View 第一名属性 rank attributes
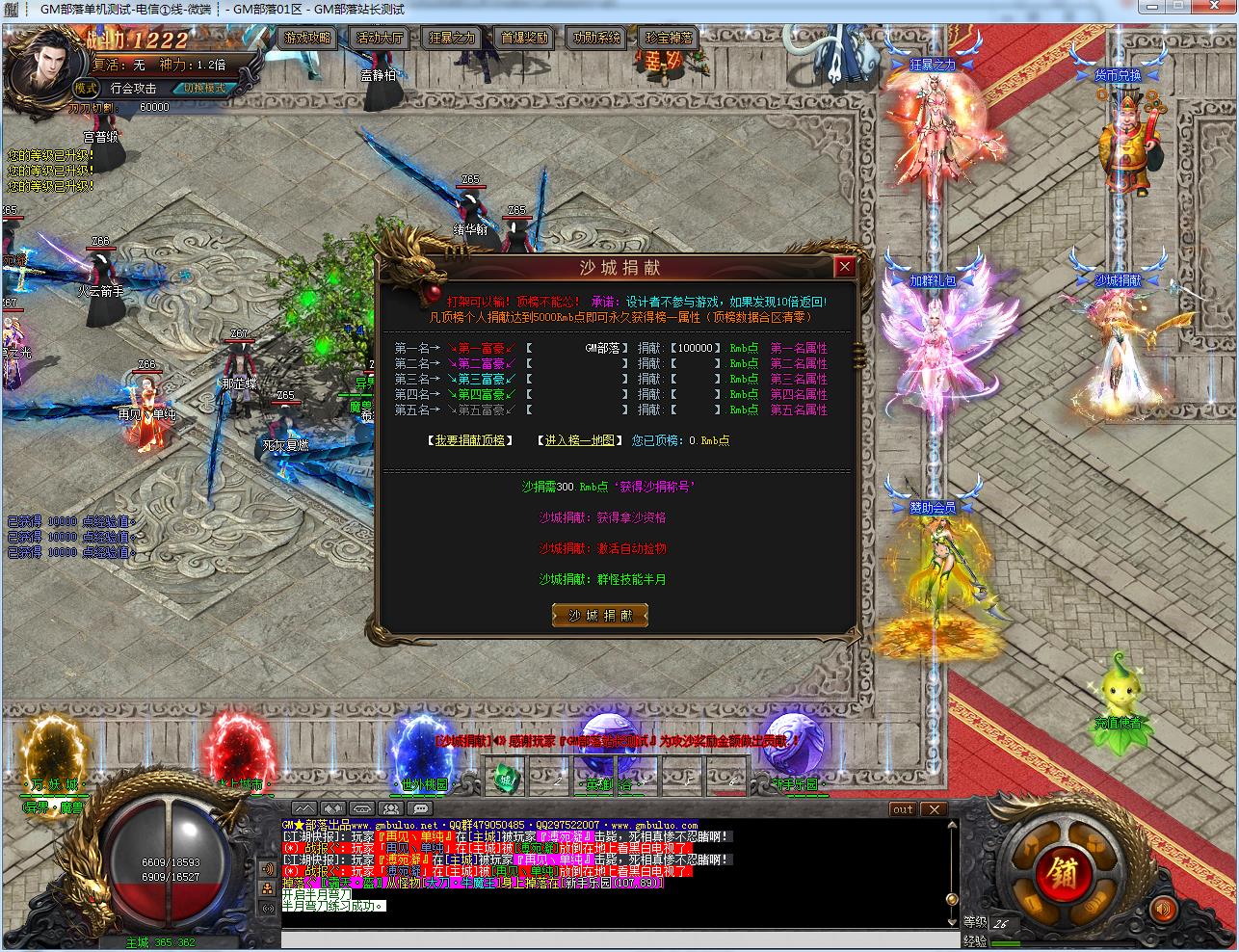The width and height of the screenshot is (1239, 952). [799, 349]
